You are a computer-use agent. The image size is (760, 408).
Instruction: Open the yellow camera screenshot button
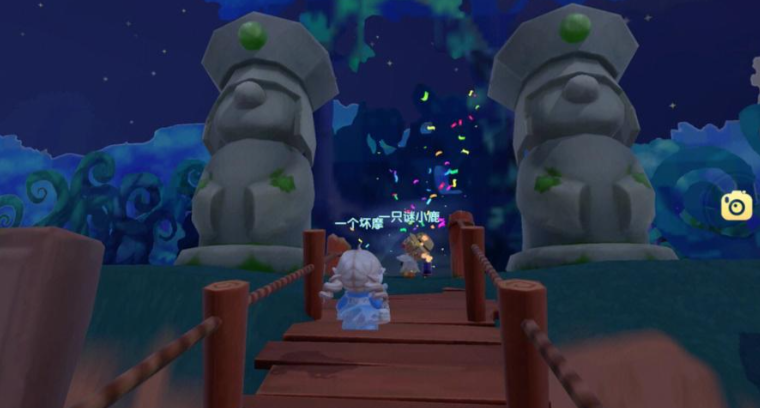coord(737,205)
